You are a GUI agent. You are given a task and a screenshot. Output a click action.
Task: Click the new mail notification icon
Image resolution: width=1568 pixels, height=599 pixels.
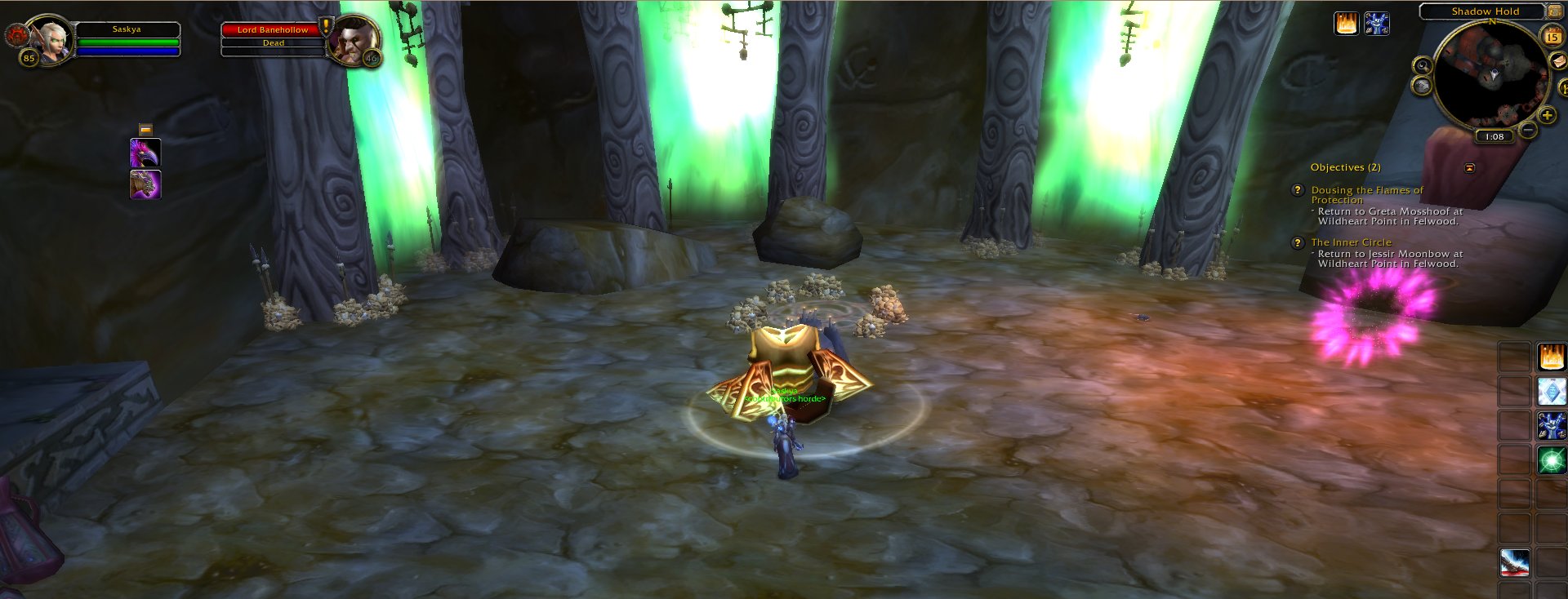click(1558, 61)
